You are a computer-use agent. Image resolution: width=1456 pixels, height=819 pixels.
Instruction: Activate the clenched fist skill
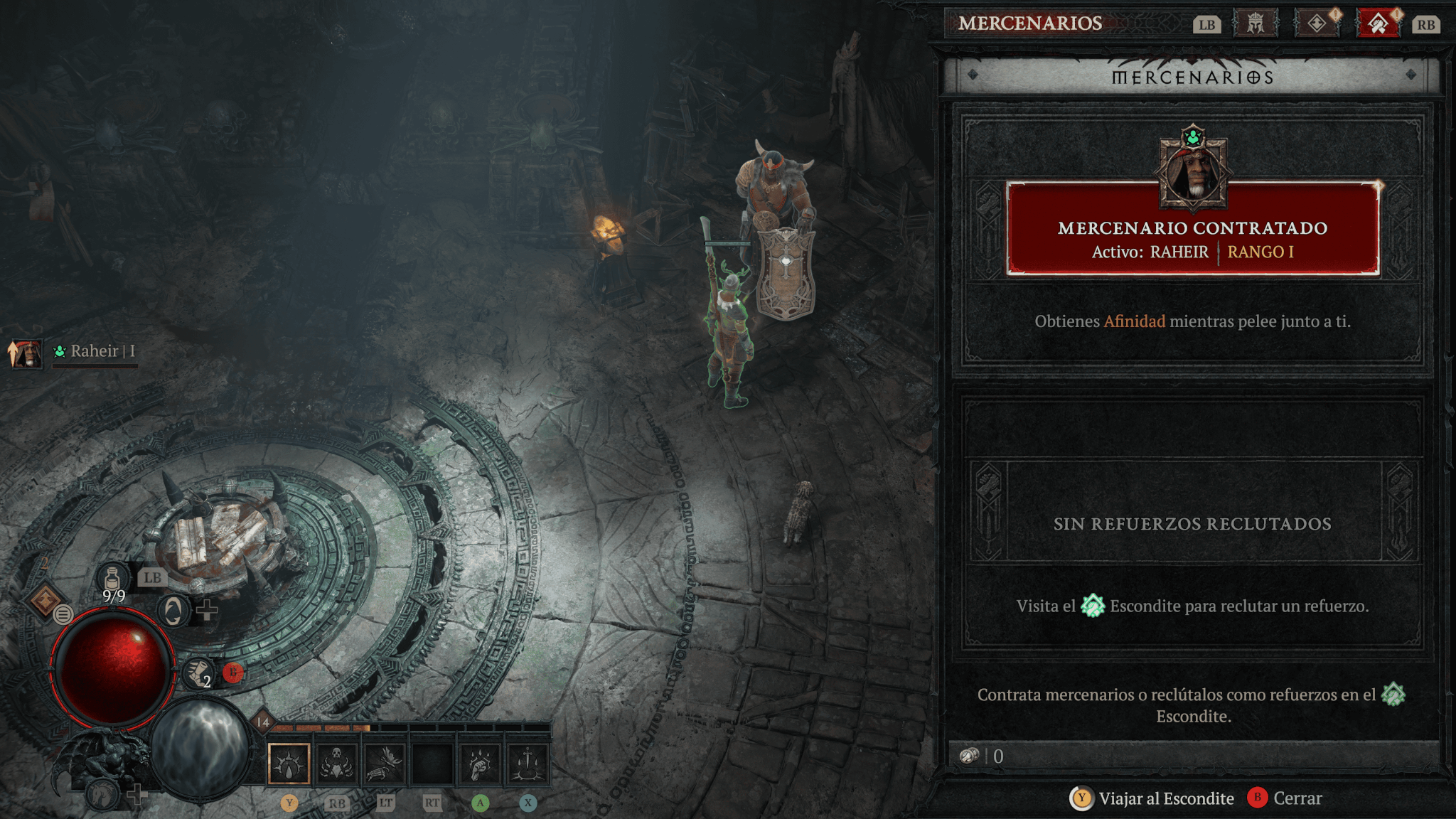pyautogui.click(x=481, y=764)
